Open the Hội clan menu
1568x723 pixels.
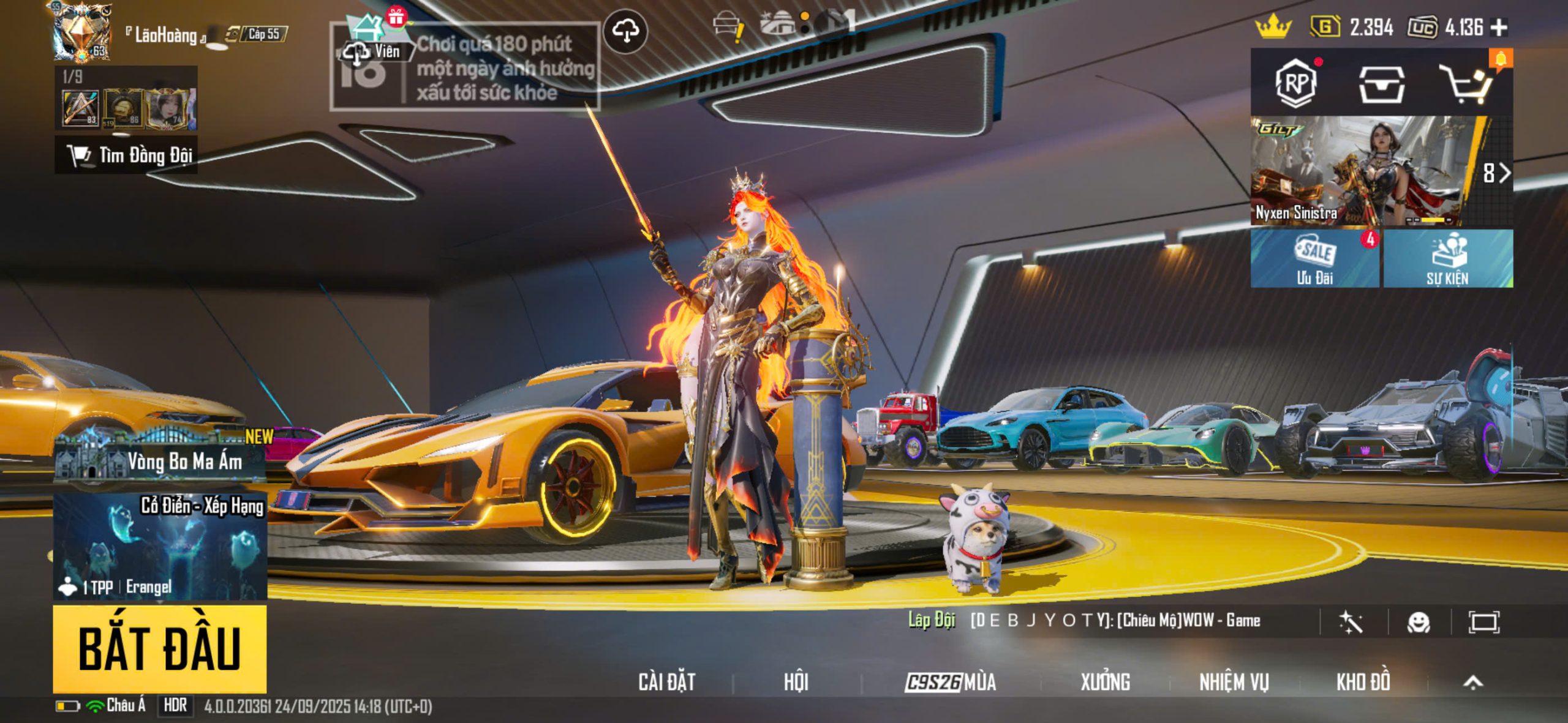pyautogui.click(x=796, y=682)
